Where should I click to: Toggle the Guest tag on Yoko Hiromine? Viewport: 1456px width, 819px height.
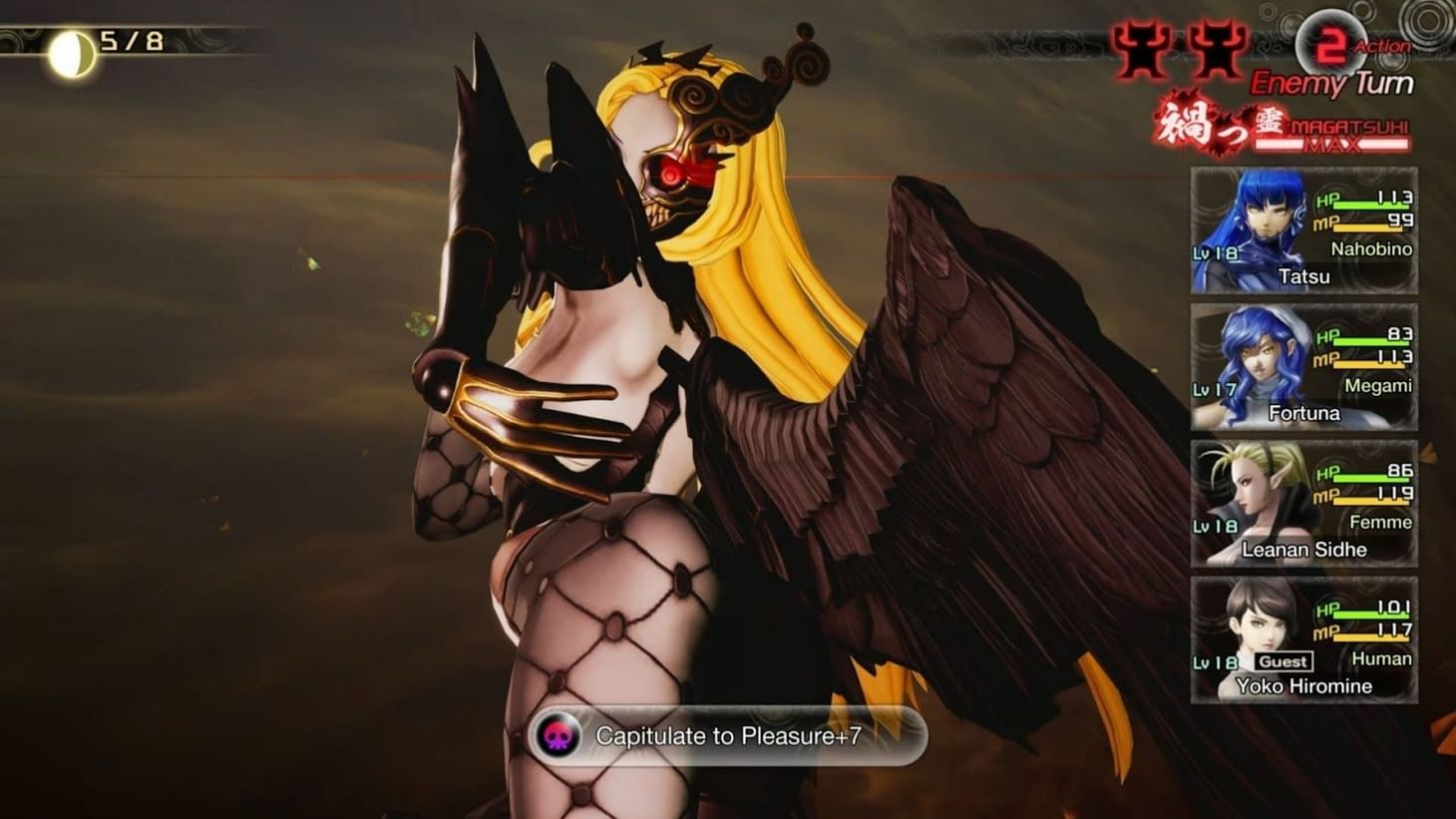point(1282,661)
